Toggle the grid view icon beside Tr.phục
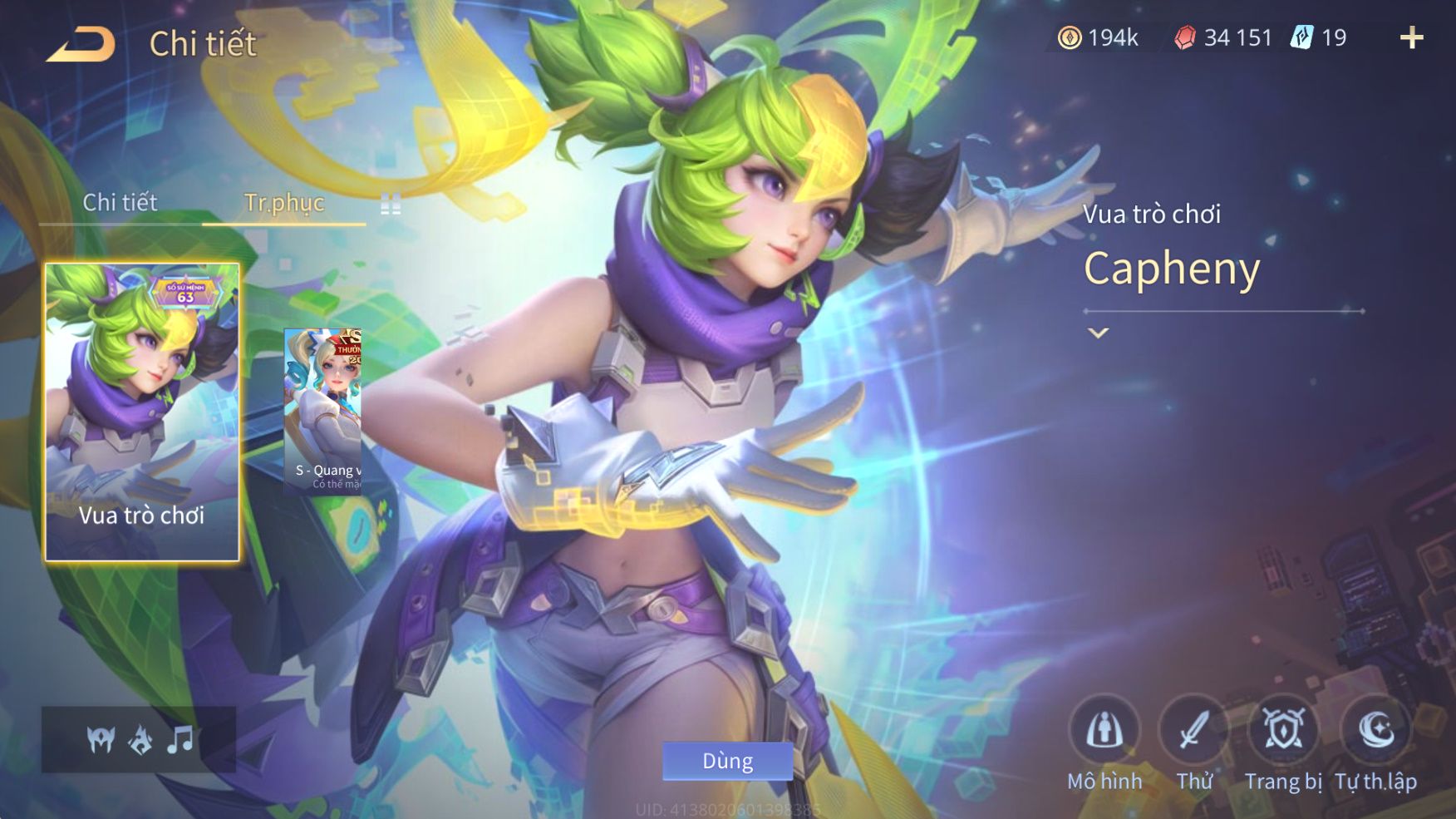Image resolution: width=1456 pixels, height=819 pixels. tap(391, 204)
